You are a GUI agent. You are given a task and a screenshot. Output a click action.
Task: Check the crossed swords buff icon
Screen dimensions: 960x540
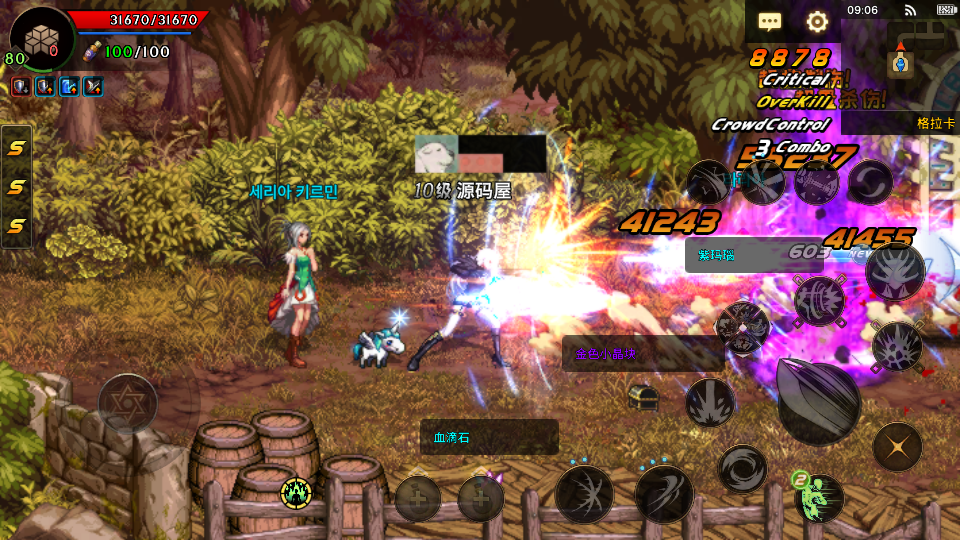[93, 86]
